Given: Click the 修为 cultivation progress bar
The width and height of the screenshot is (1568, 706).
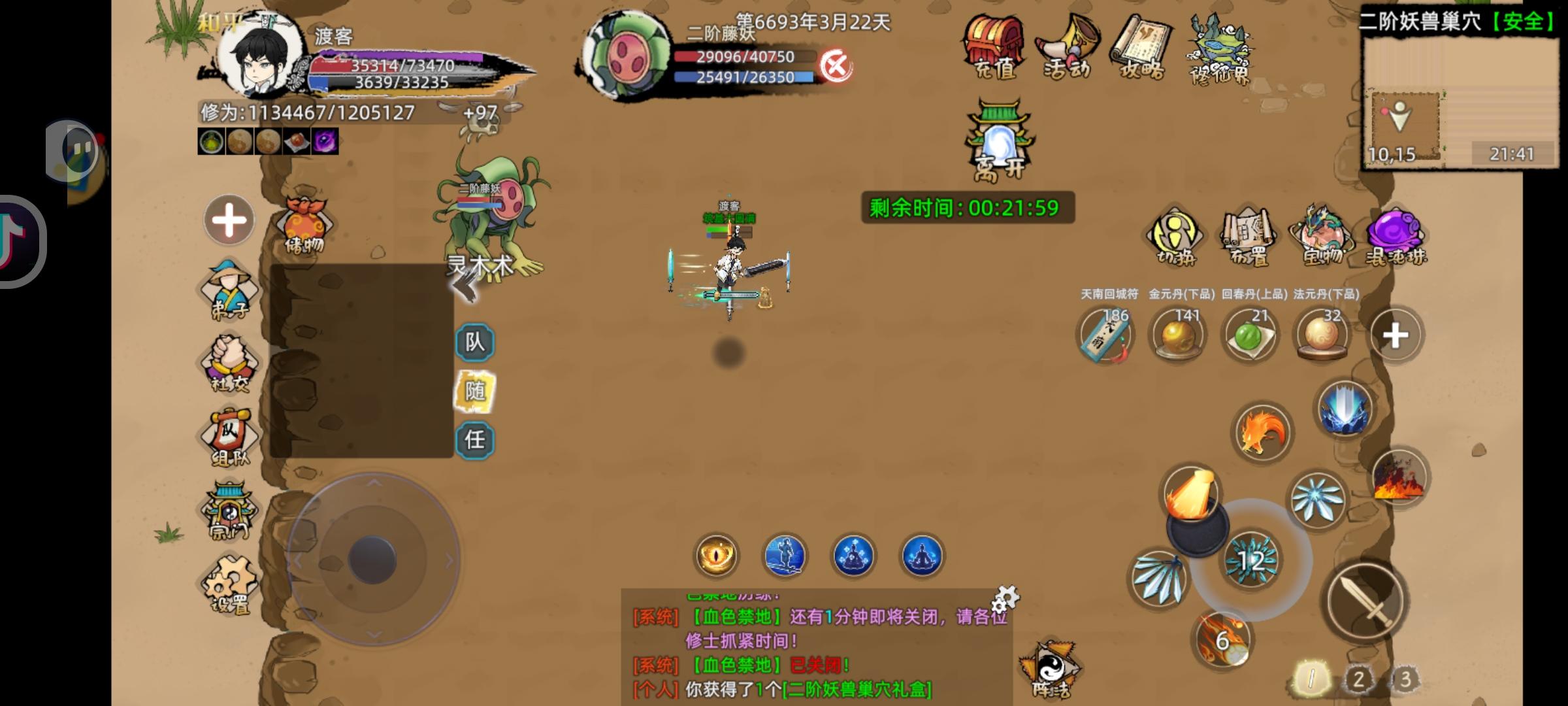Looking at the screenshot, I should pos(307,112).
